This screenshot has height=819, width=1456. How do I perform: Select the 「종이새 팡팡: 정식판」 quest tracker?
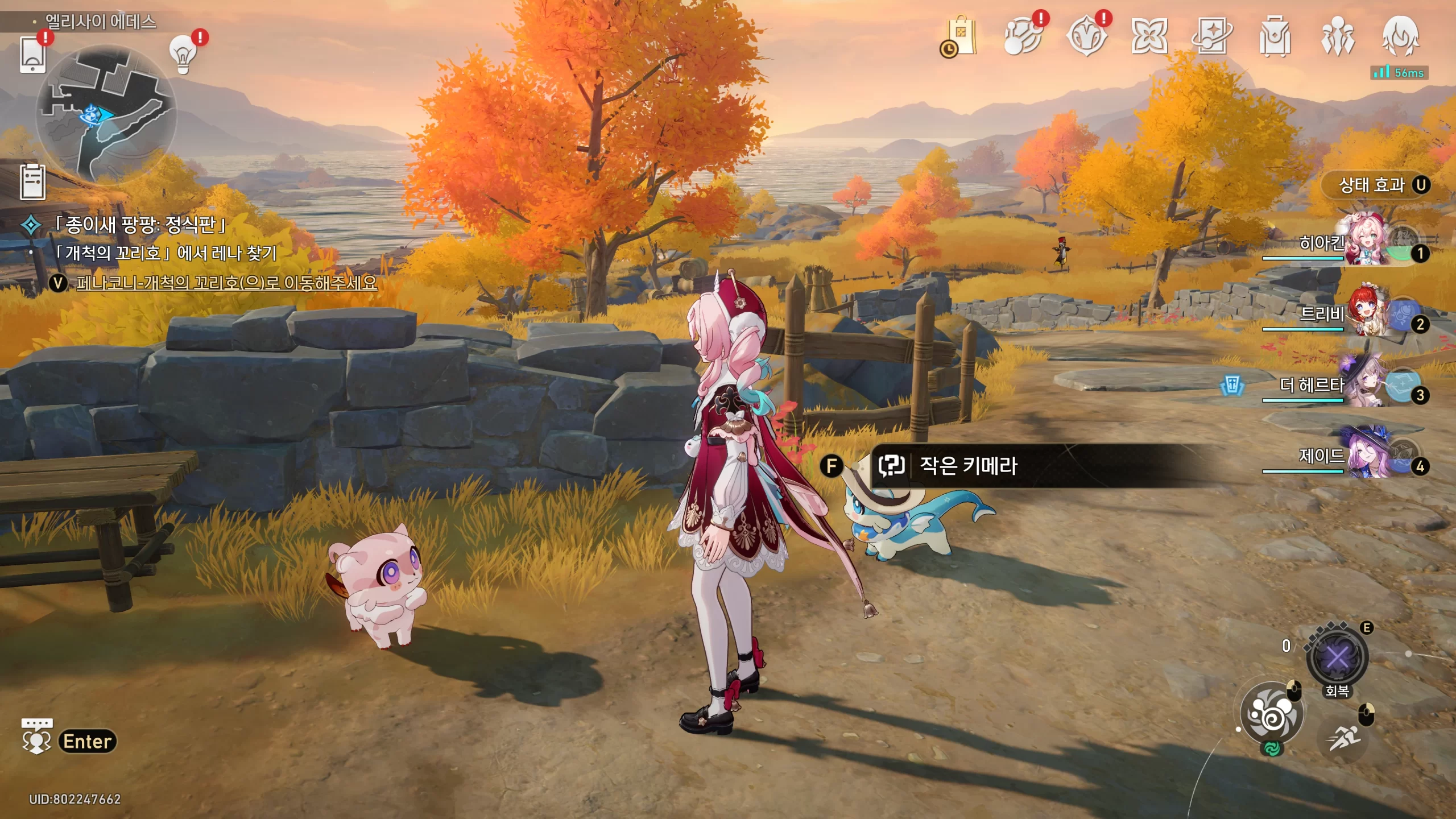pos(140,225)
